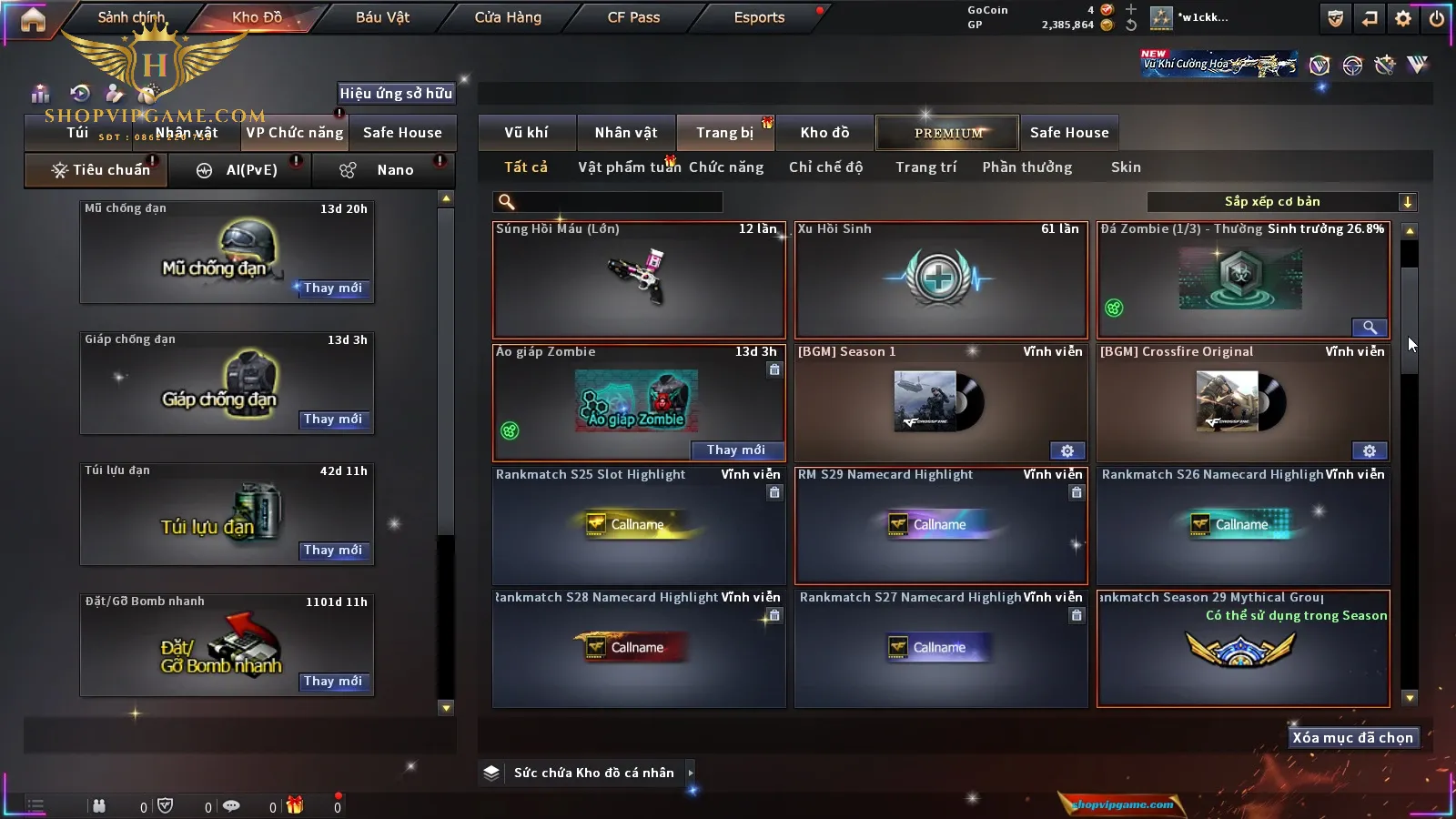Switch to the Vũ khí tab
1456x819 pixels.
526,133
